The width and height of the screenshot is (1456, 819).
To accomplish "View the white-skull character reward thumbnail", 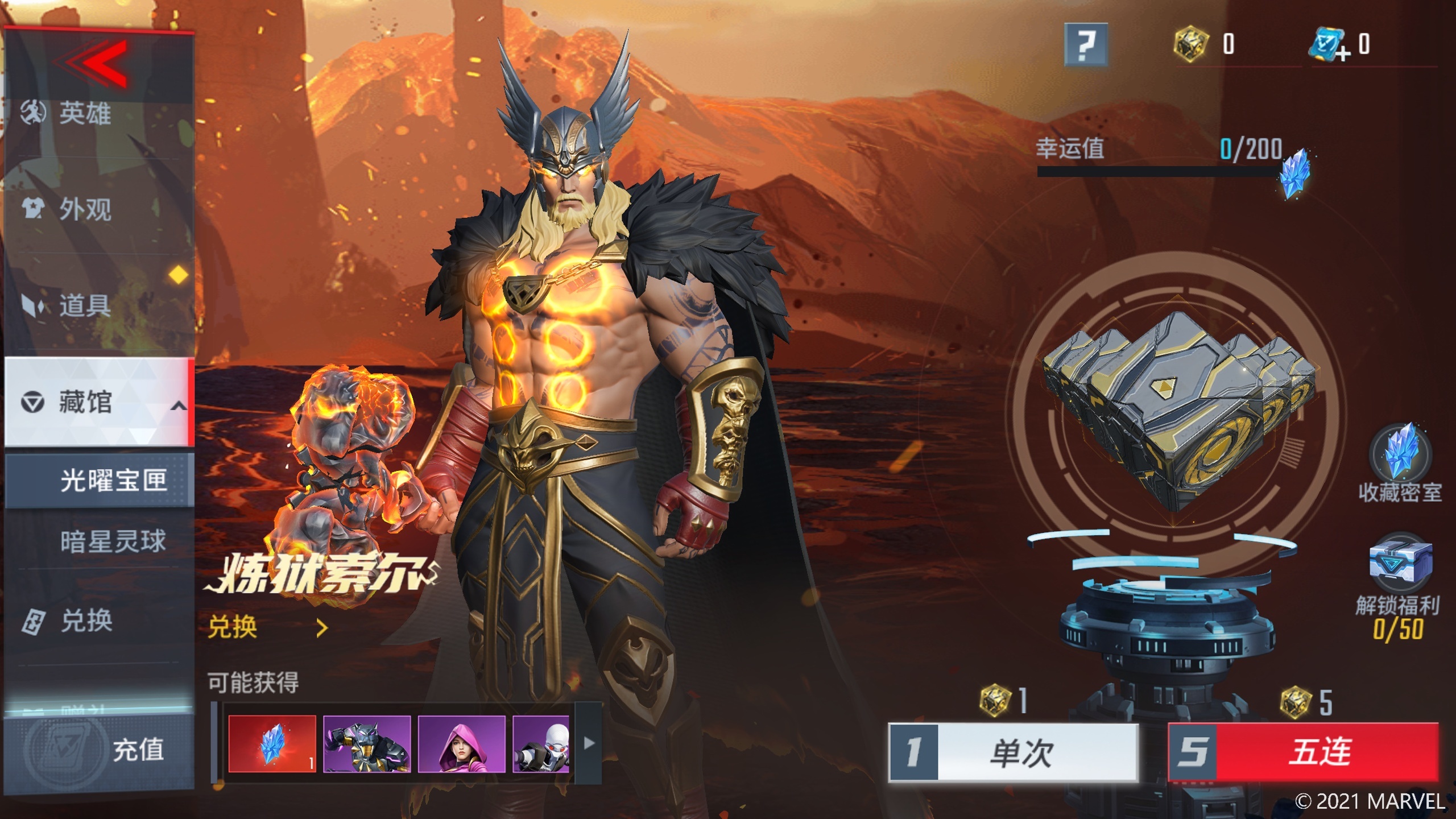I will 541,743.
